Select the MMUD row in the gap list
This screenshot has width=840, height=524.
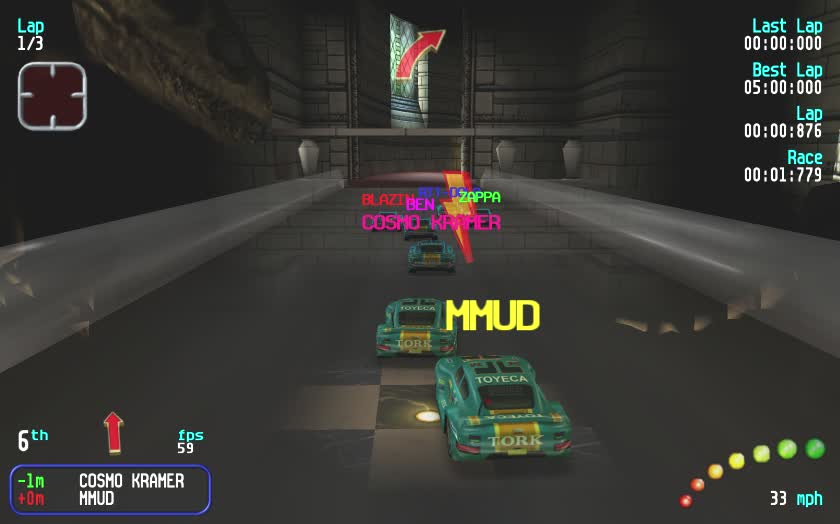[x=110, y=498]
